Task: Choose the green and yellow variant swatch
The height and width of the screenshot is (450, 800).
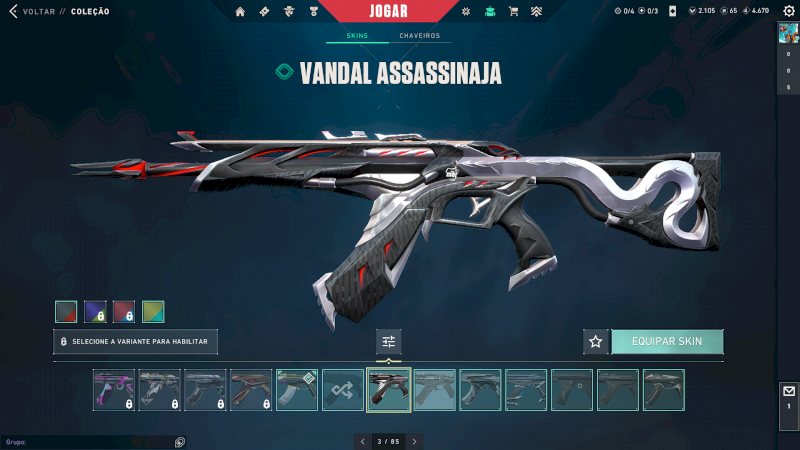Action: click(x=153, y=312)
